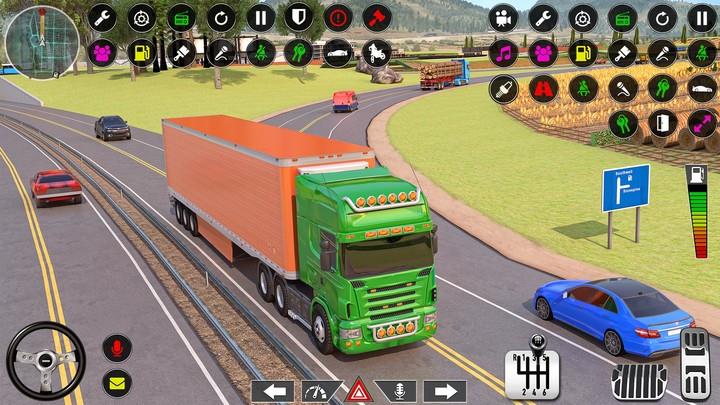Tap the white shield icon

click(299, 17)
